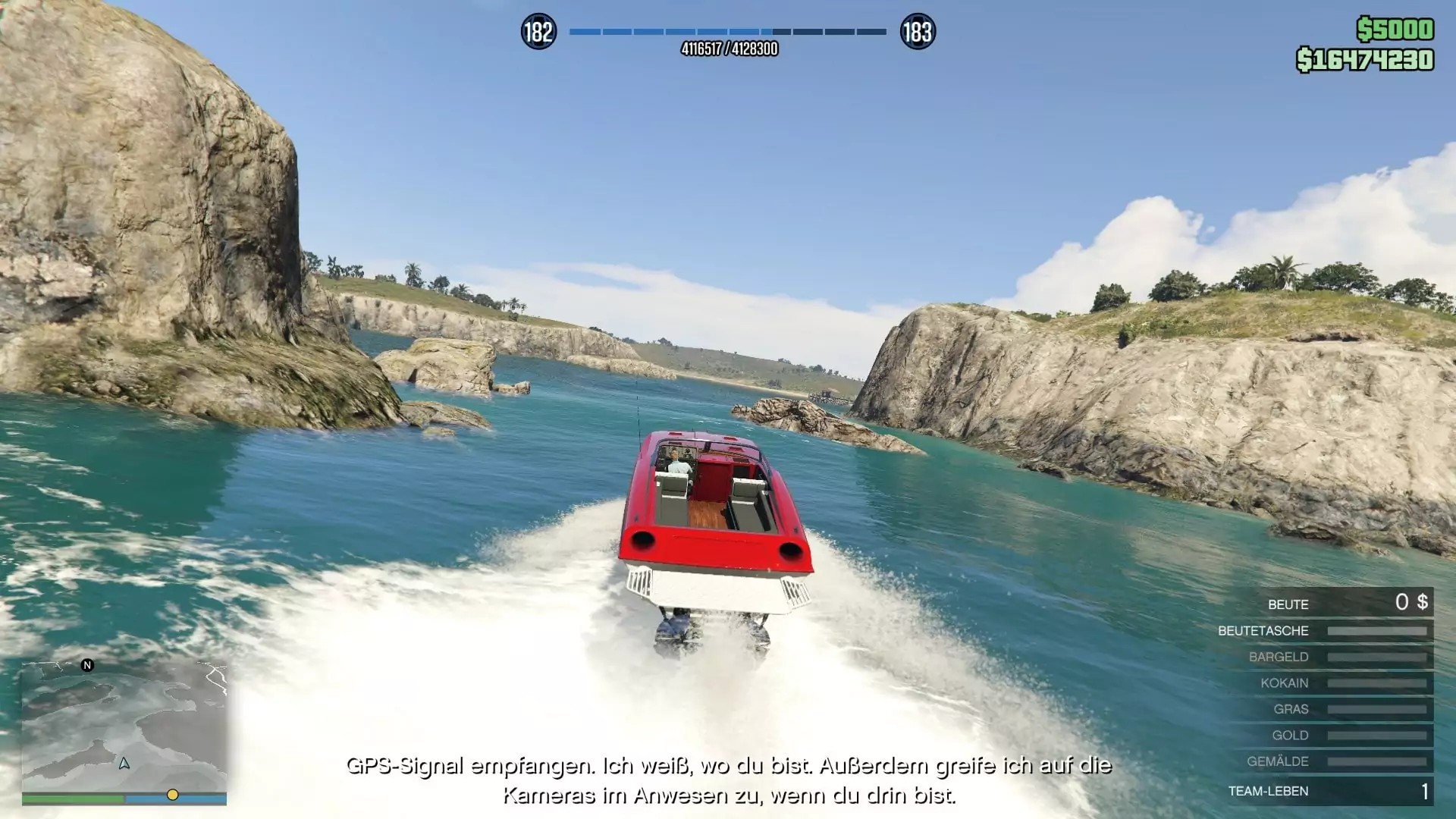Open the minimap radar
This screenshot has width=1456, height=819.
(124, 726)
